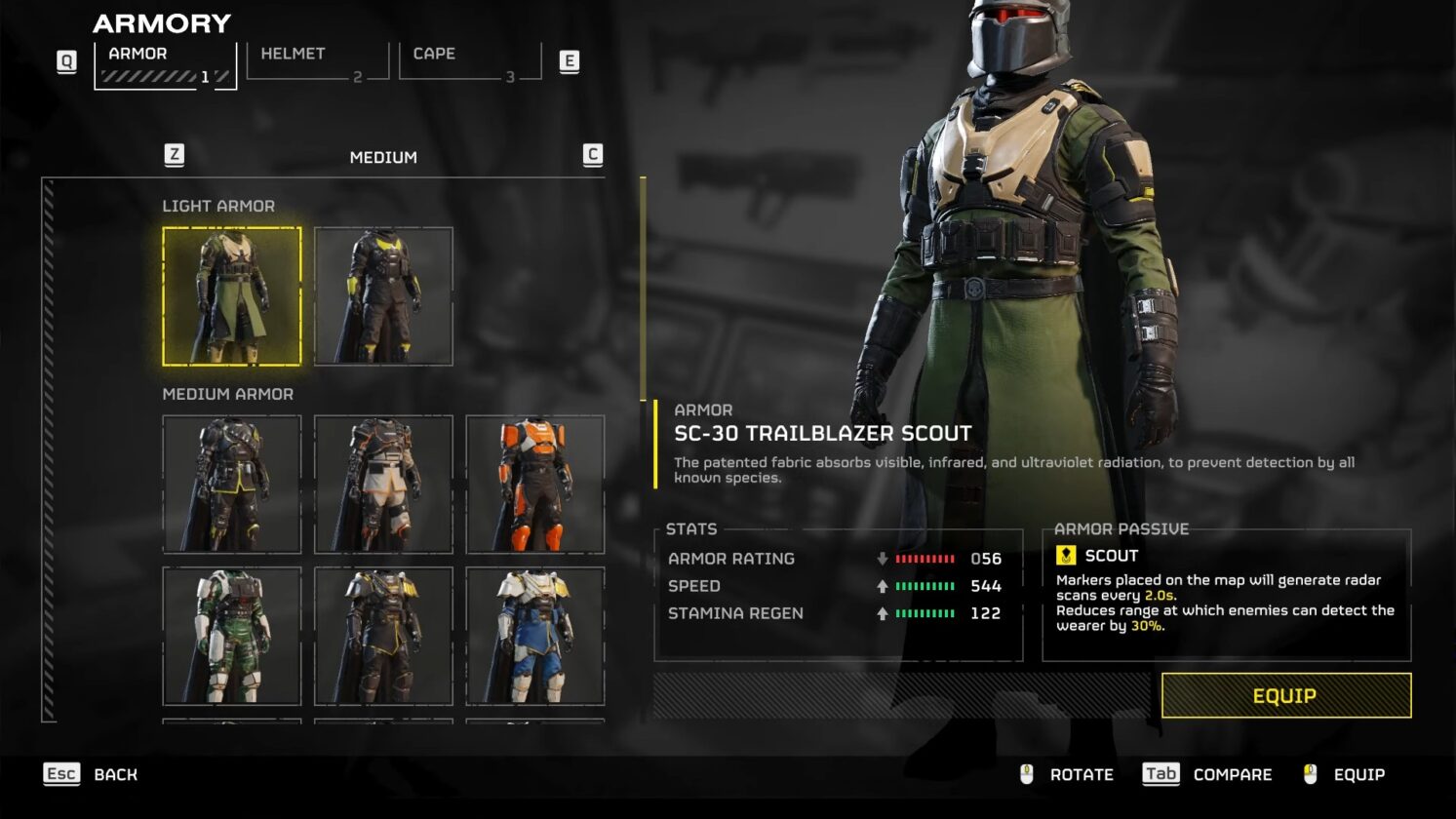Select the green camouflage medium armor
Image resolution: width=1456 pixels, height=819 pixels.
[x=232, y=636]
